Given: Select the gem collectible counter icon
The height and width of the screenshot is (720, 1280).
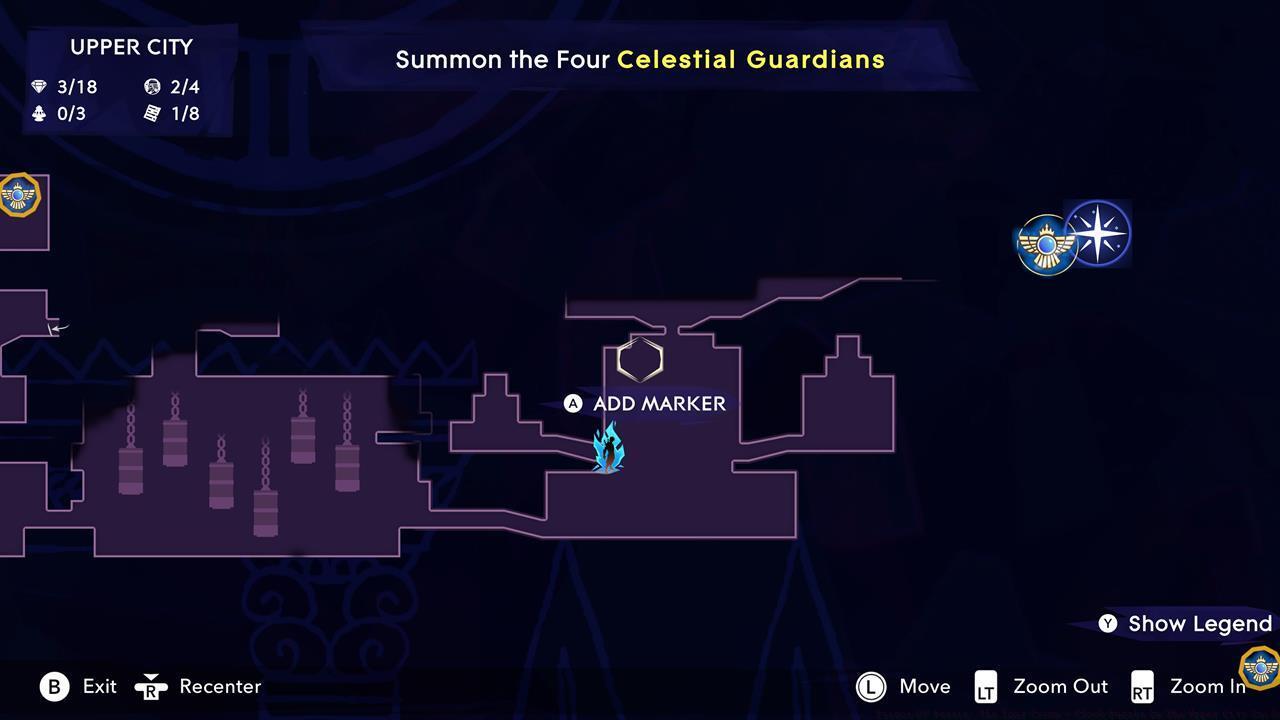Looking at the screenshot, I should [40, 87].
